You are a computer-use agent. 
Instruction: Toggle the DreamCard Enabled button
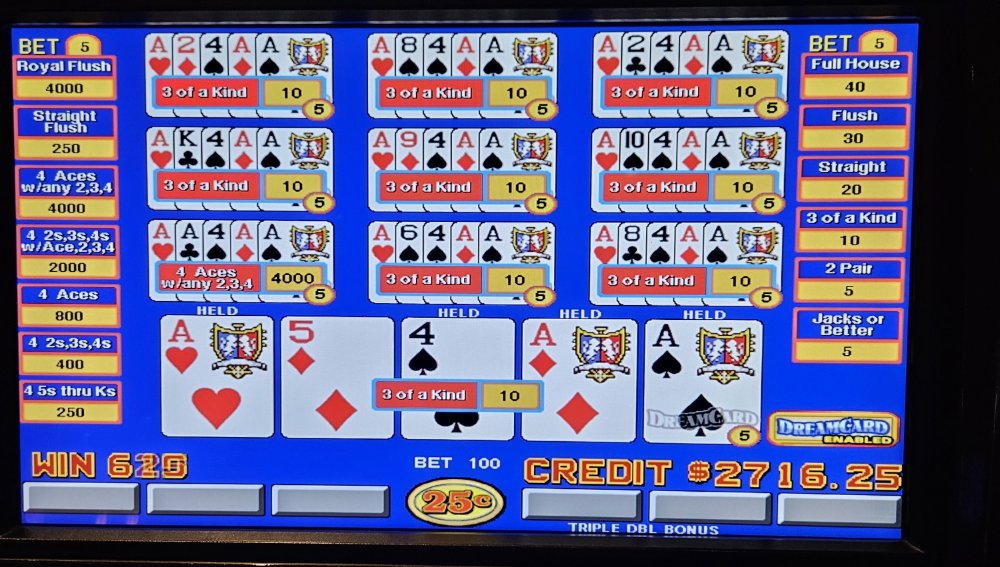coord(833,428)
